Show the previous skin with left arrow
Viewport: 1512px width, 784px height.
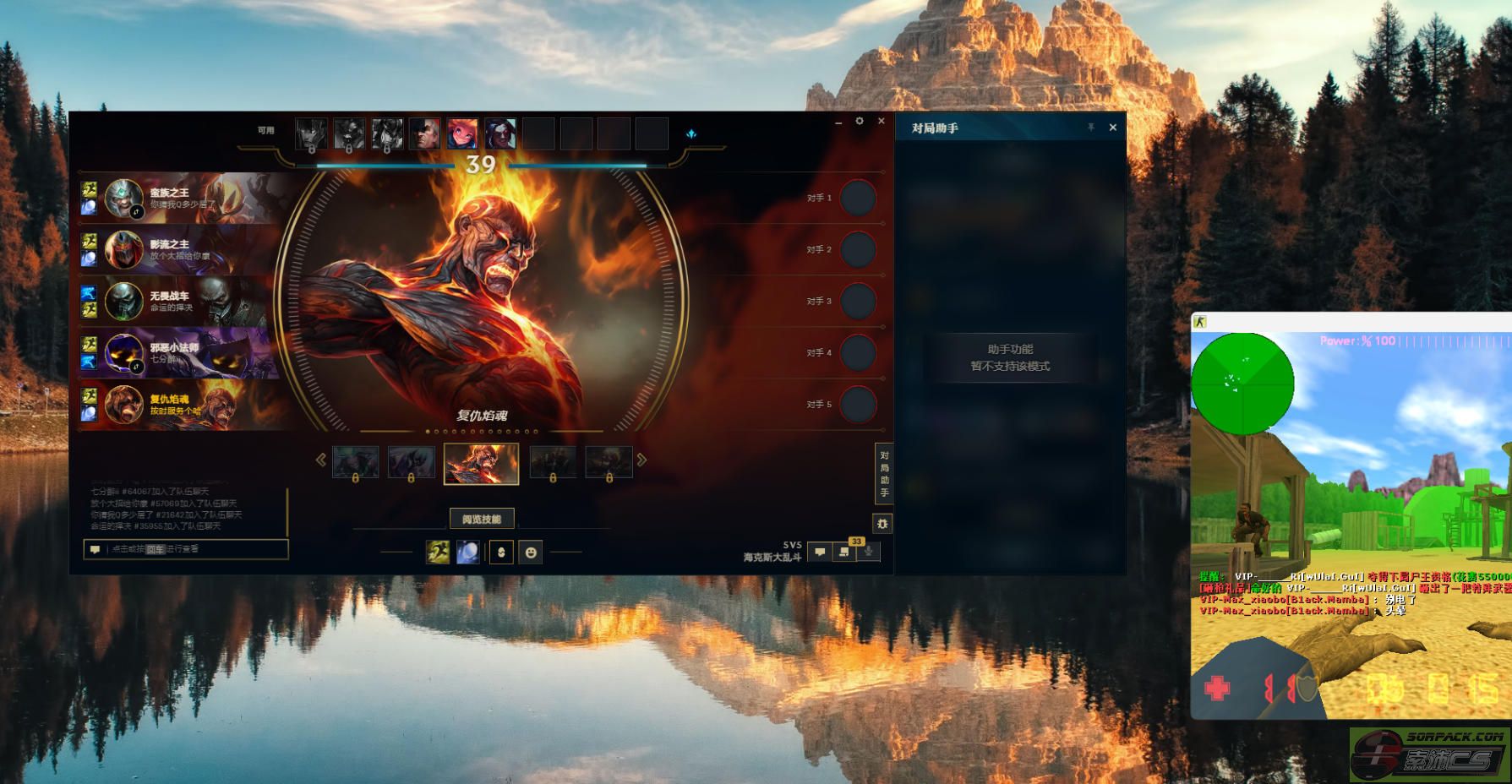click(x=321, y=460)
